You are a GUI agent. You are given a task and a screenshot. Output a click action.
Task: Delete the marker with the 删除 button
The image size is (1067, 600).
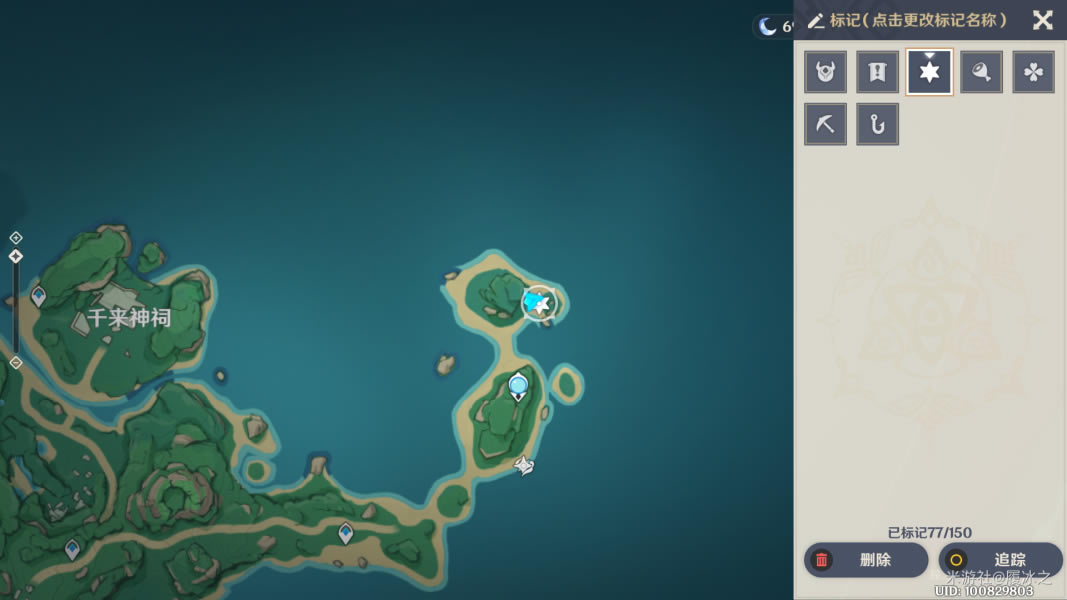coord(865,560)
